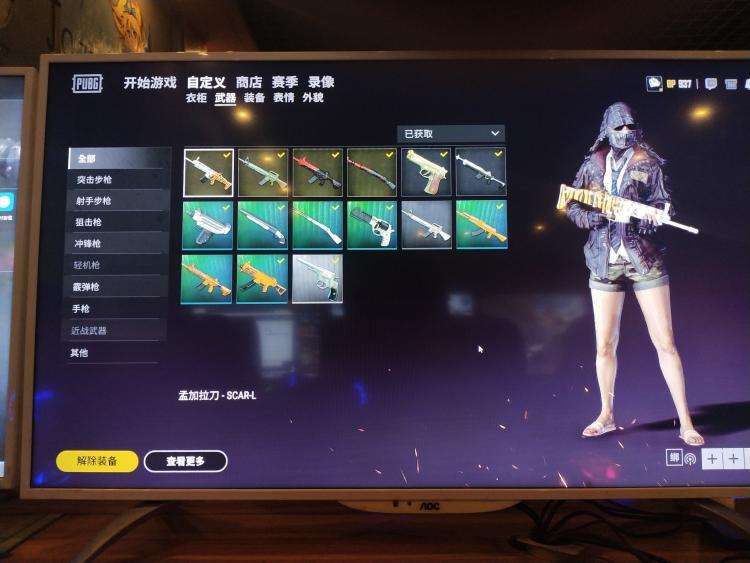Click the 查看更多 (View More) button

click(x=185, y=461)
